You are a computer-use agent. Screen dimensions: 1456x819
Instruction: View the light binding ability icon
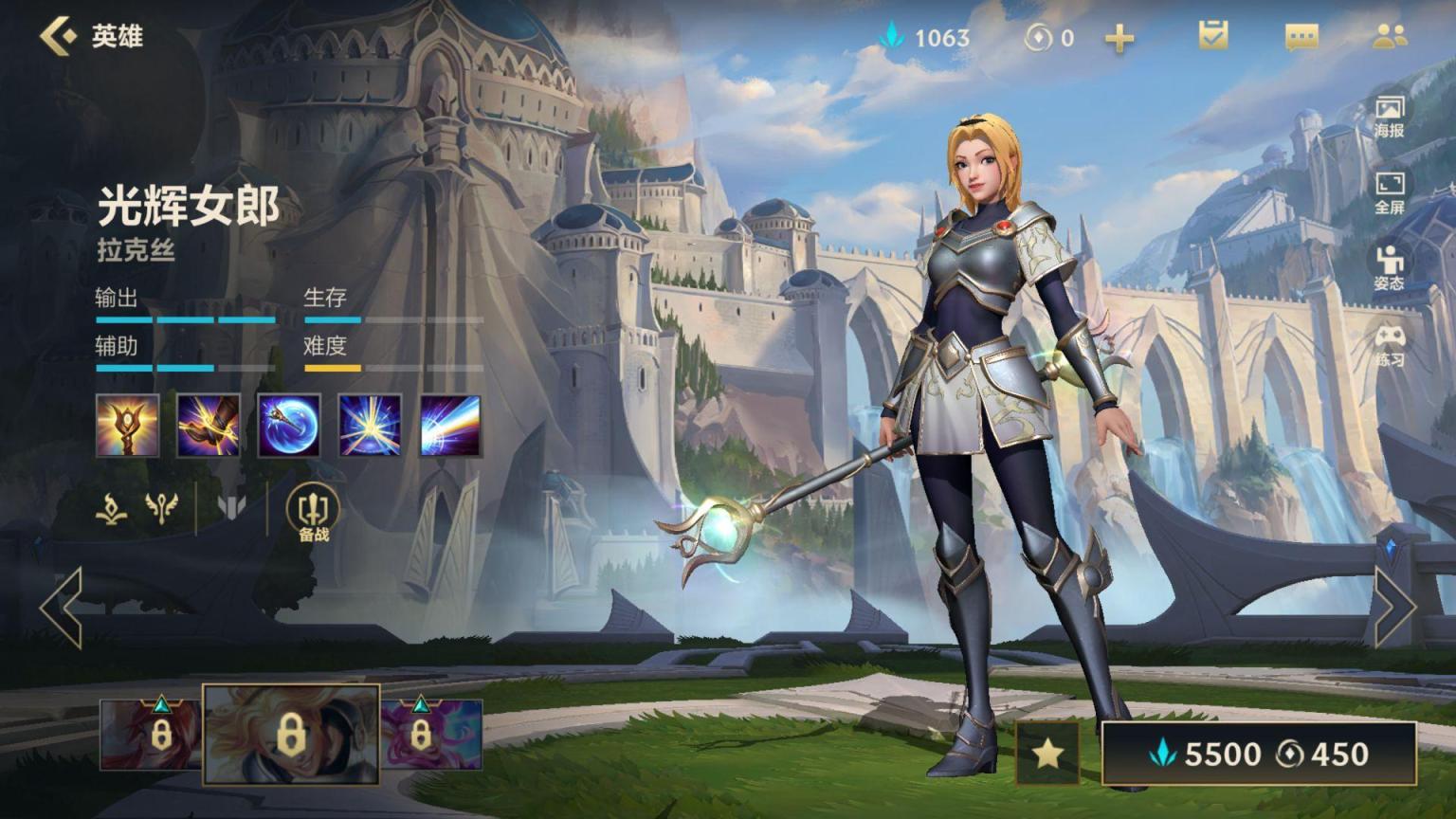pos(208,426)
